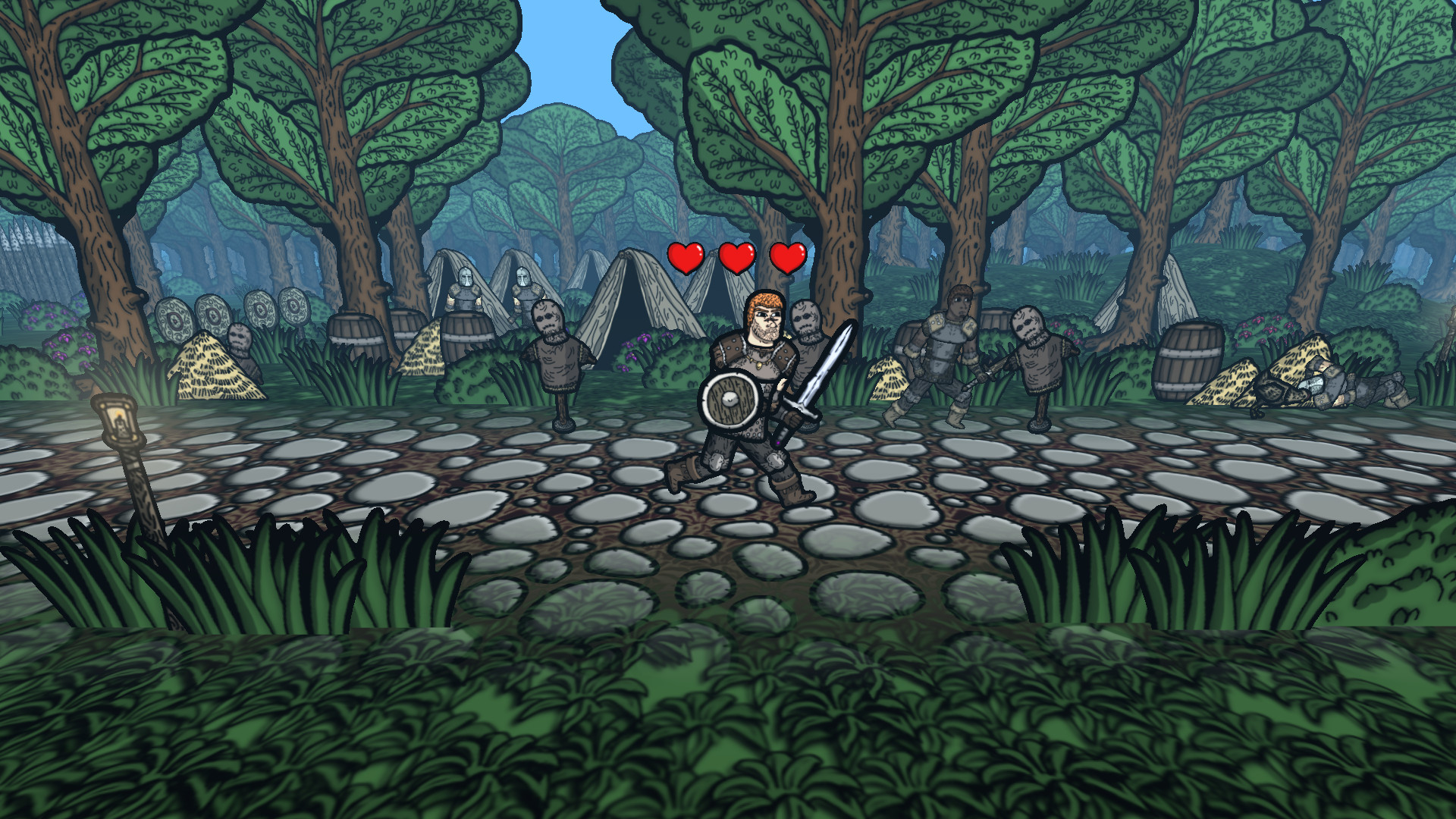Click the hero's raised sword
The height and width of the screenshot is (819, 1456).
[822, 364]
